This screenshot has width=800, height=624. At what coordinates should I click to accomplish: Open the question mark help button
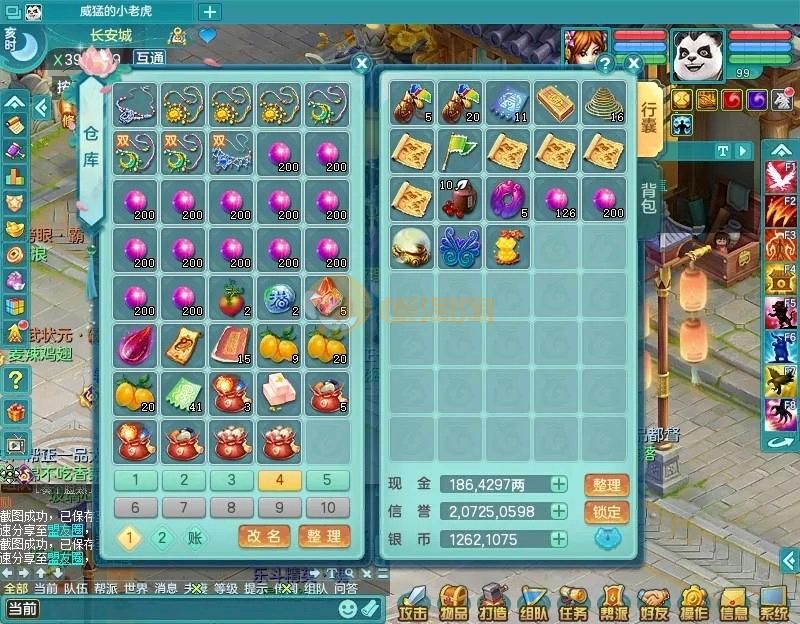click(x=604, y=64)
